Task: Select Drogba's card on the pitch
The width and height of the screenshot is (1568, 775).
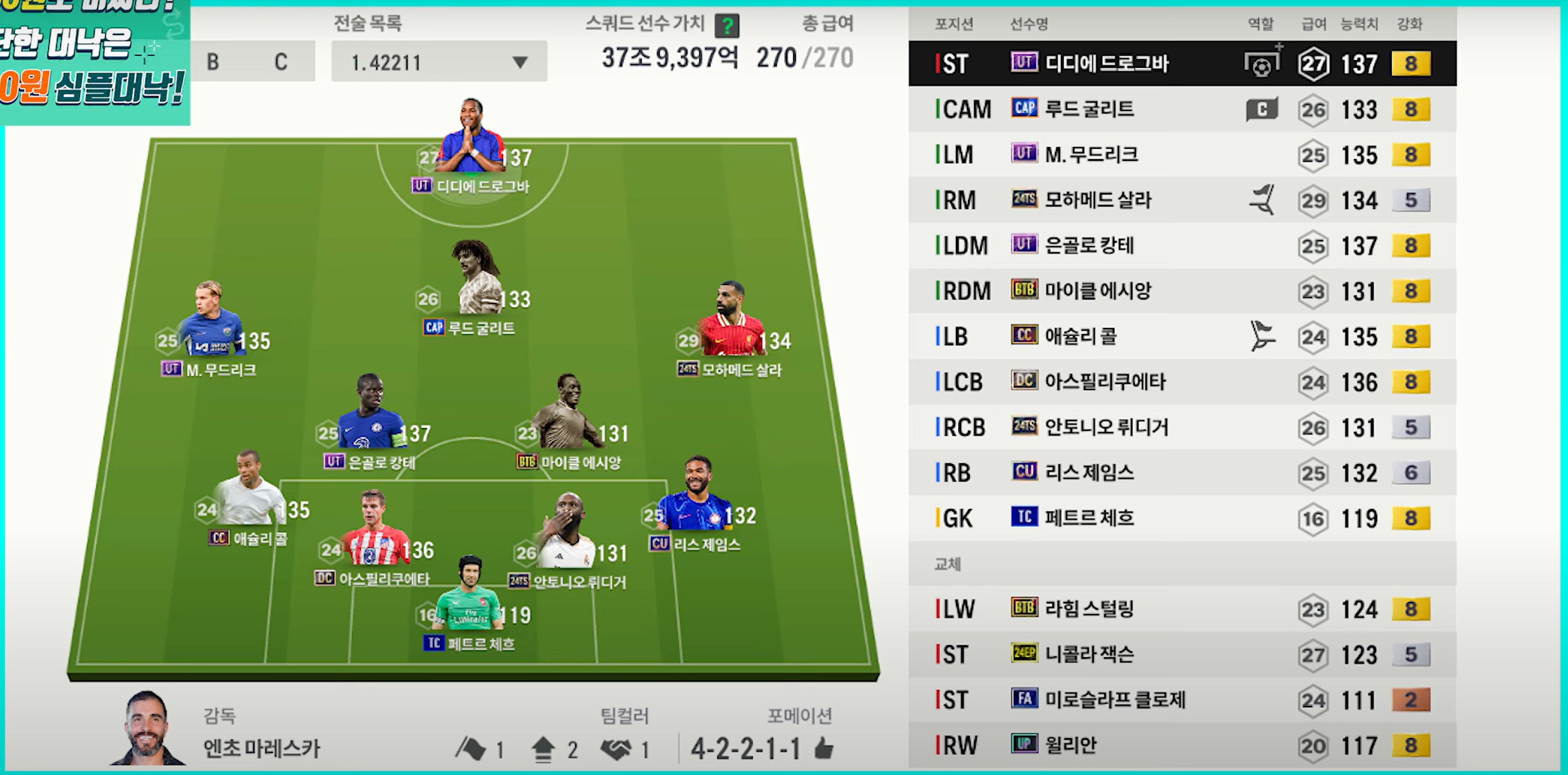Action: pos(472,139)
